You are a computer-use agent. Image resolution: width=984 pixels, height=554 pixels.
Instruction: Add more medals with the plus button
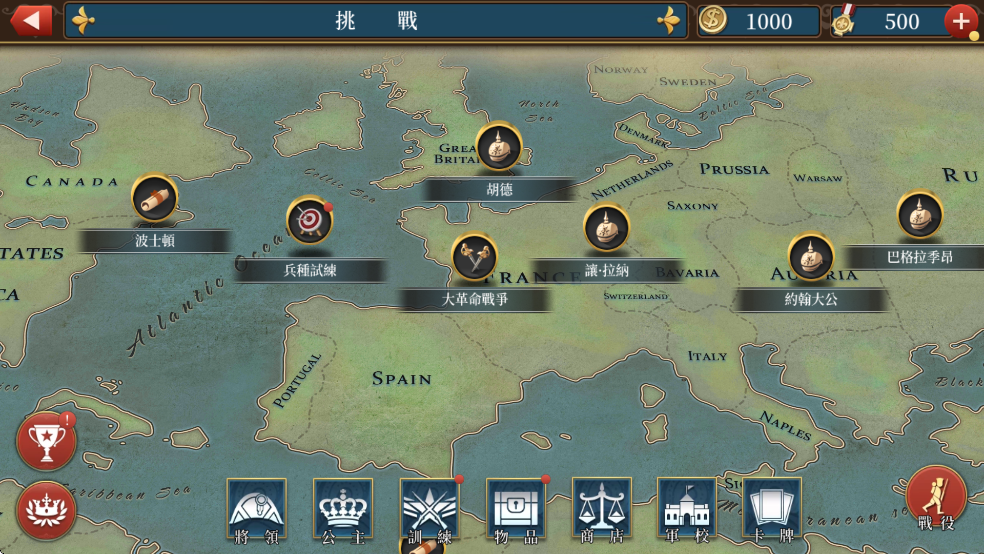tap(960, 21)
